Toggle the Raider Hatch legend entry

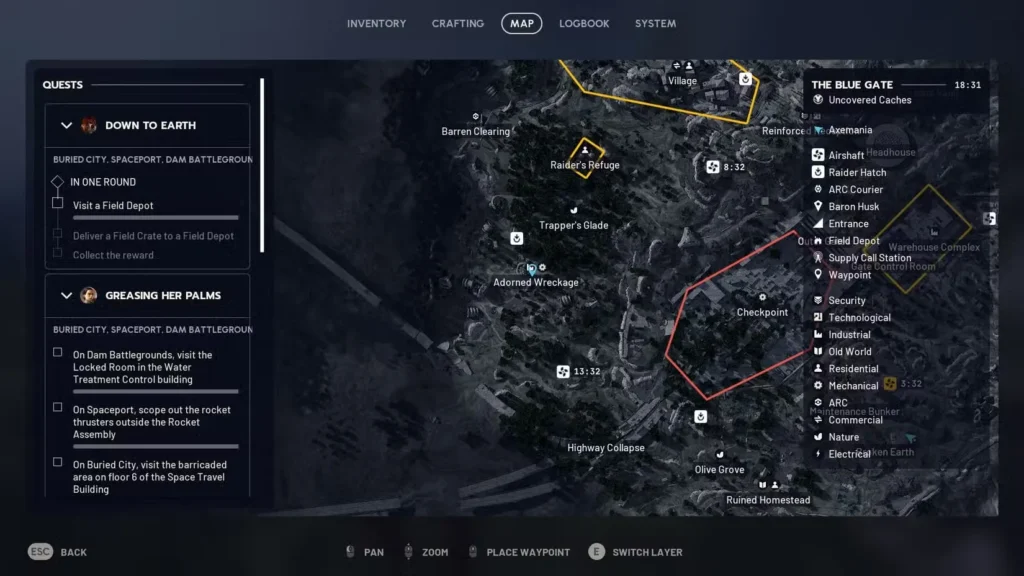click(856, 172)
